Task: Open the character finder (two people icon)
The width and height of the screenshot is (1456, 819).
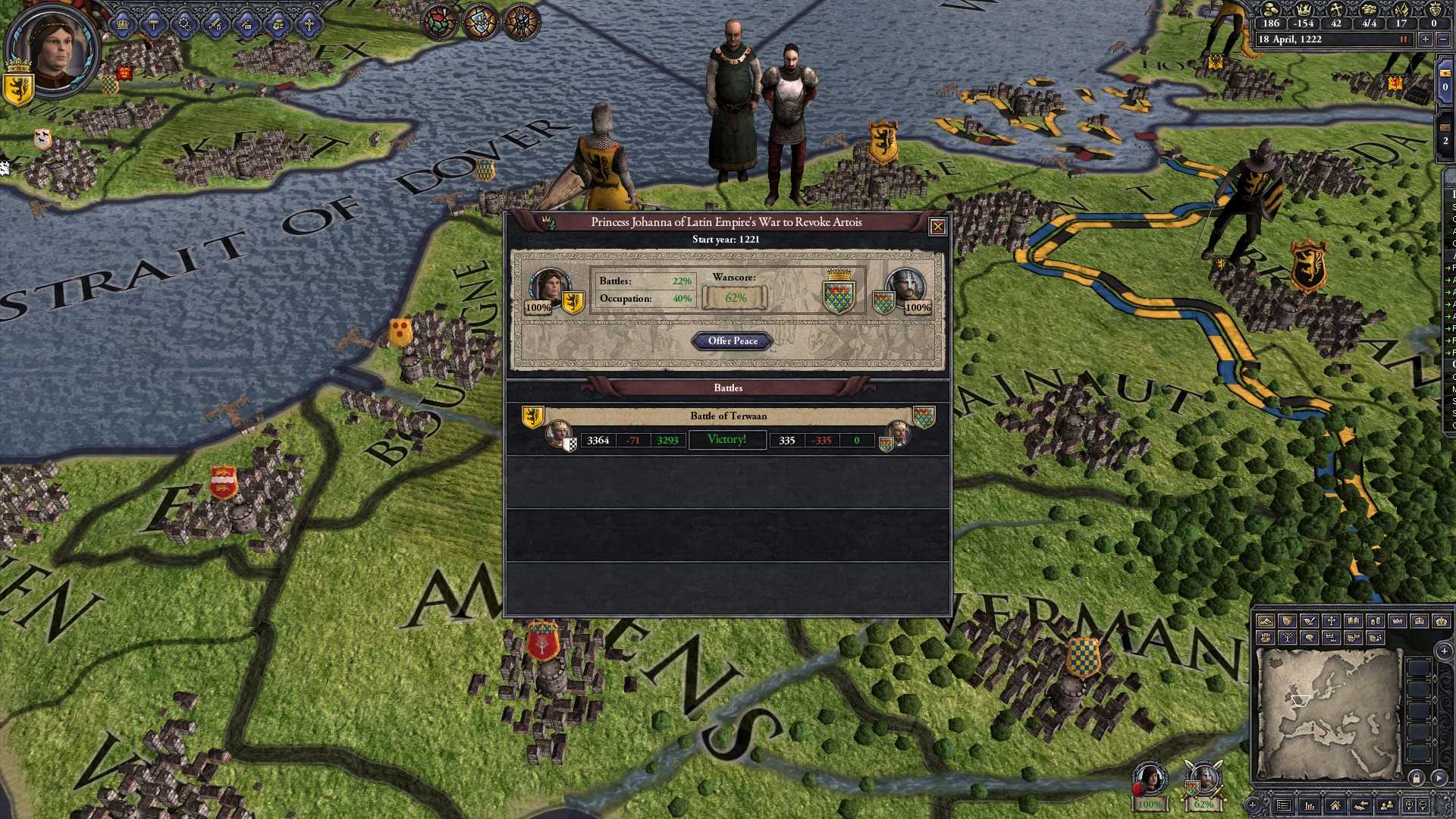Action: (1387, 804)
